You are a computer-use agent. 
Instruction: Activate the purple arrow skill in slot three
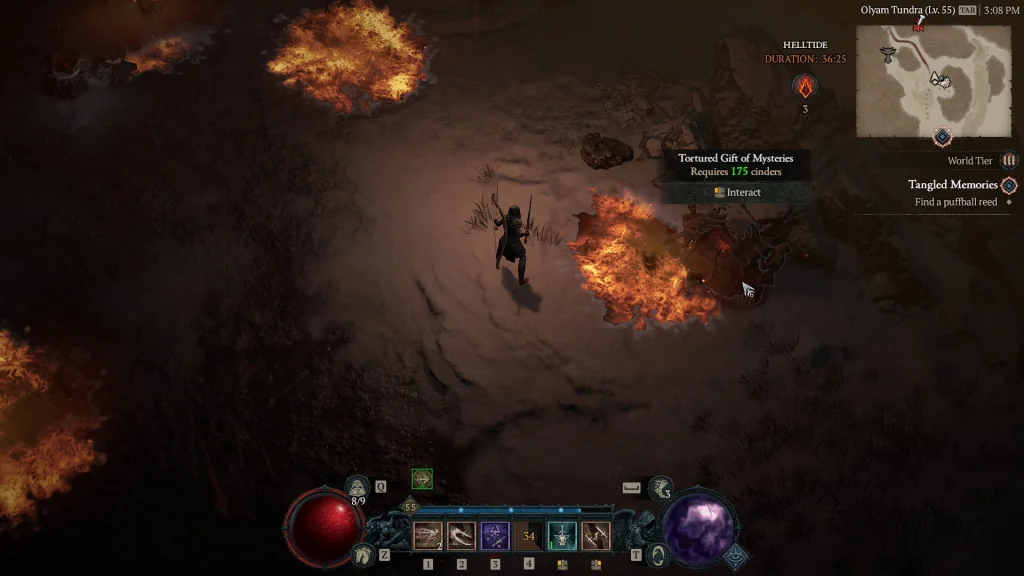pos(495,536)
